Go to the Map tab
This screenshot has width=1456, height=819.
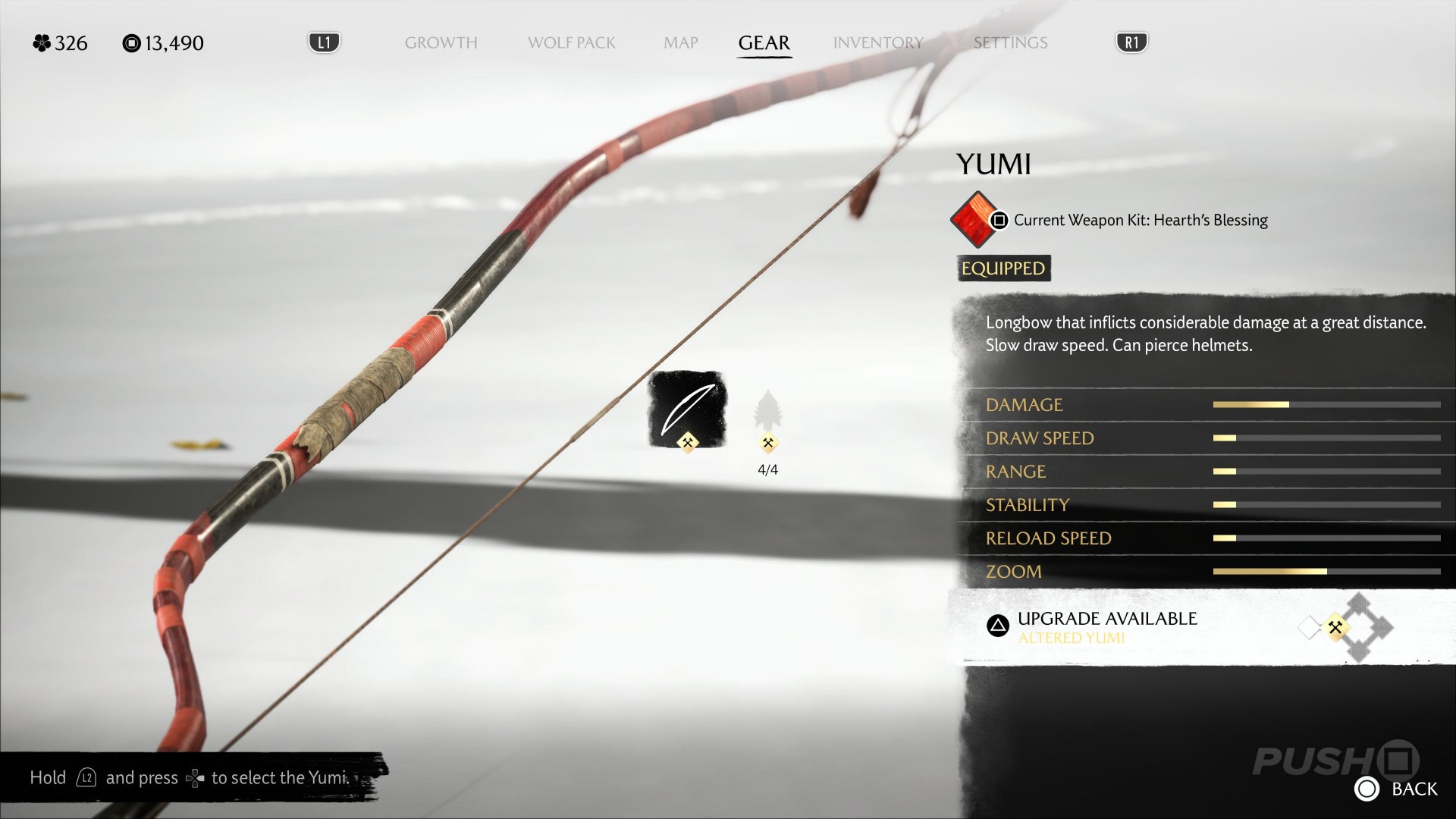pyautogui.click(x=680, y=43)
